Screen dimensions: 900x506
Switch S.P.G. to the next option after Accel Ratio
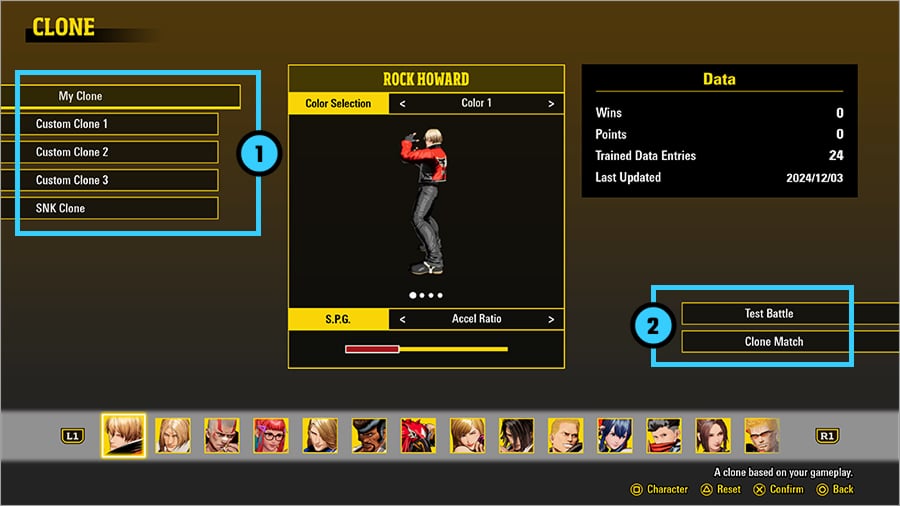(551, 319)
